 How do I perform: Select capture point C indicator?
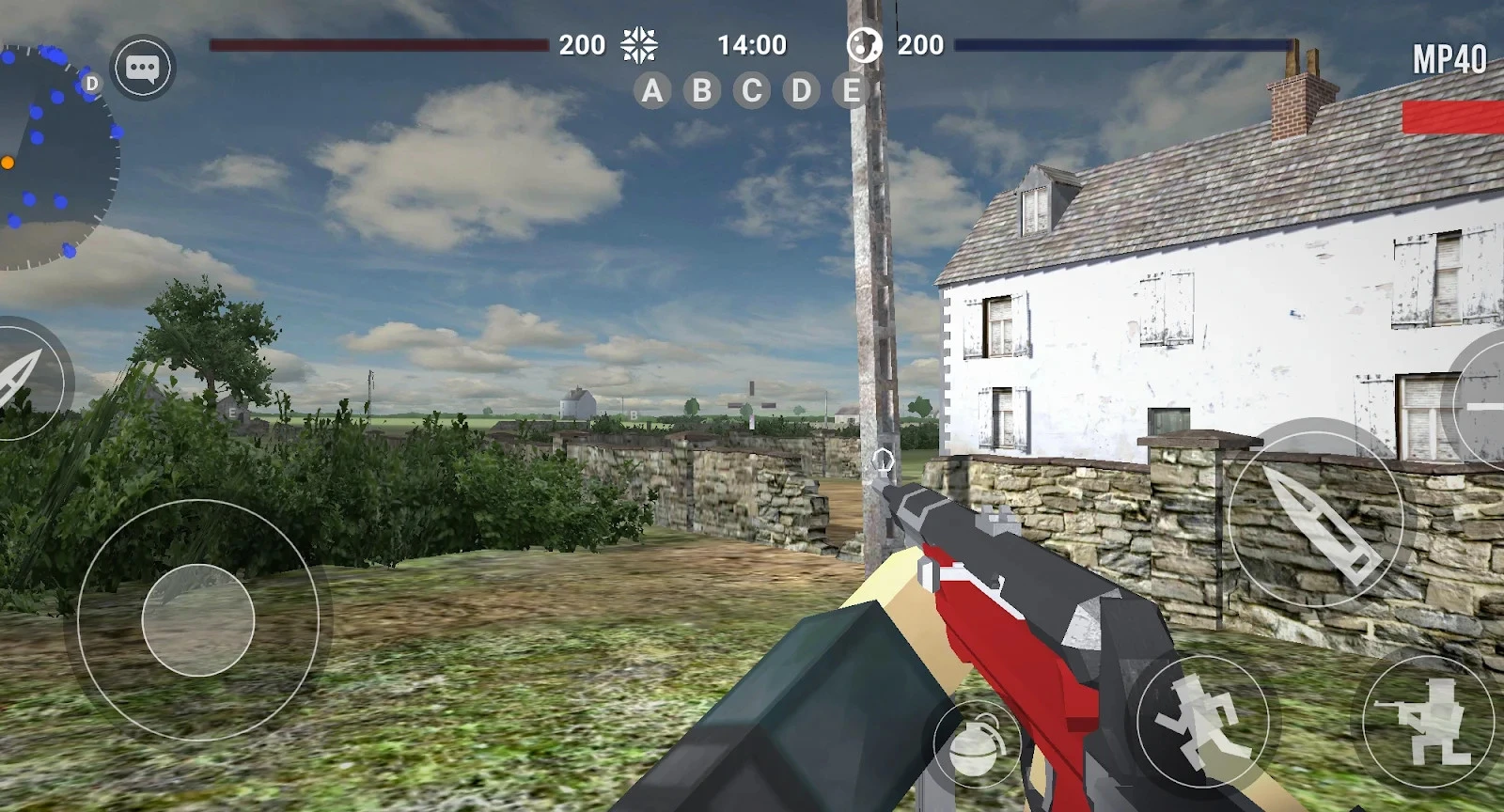tap(752, 90)
